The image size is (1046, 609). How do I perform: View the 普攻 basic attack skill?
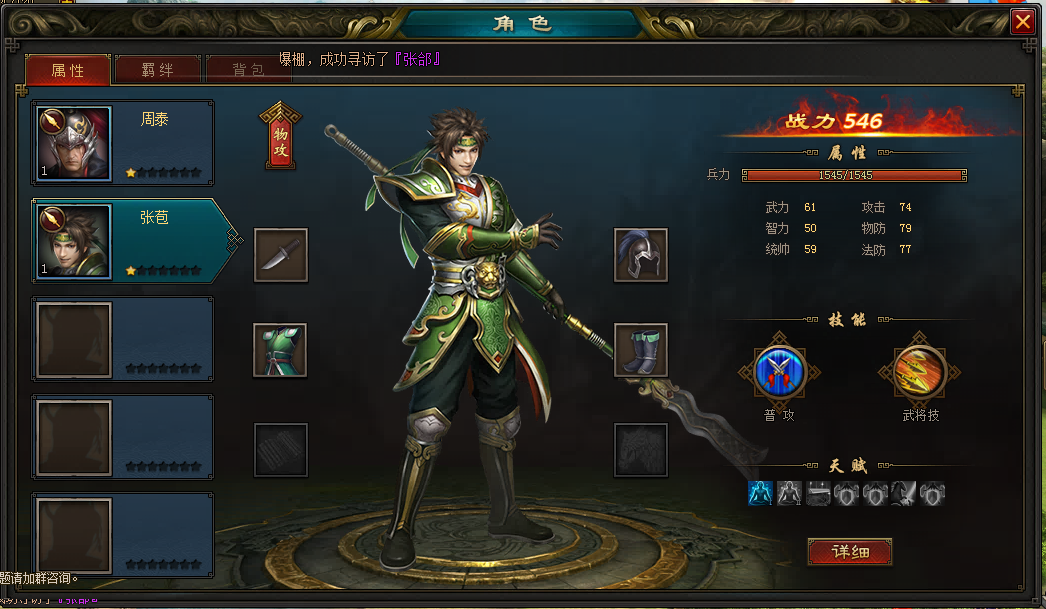click(x=779, y=372)
